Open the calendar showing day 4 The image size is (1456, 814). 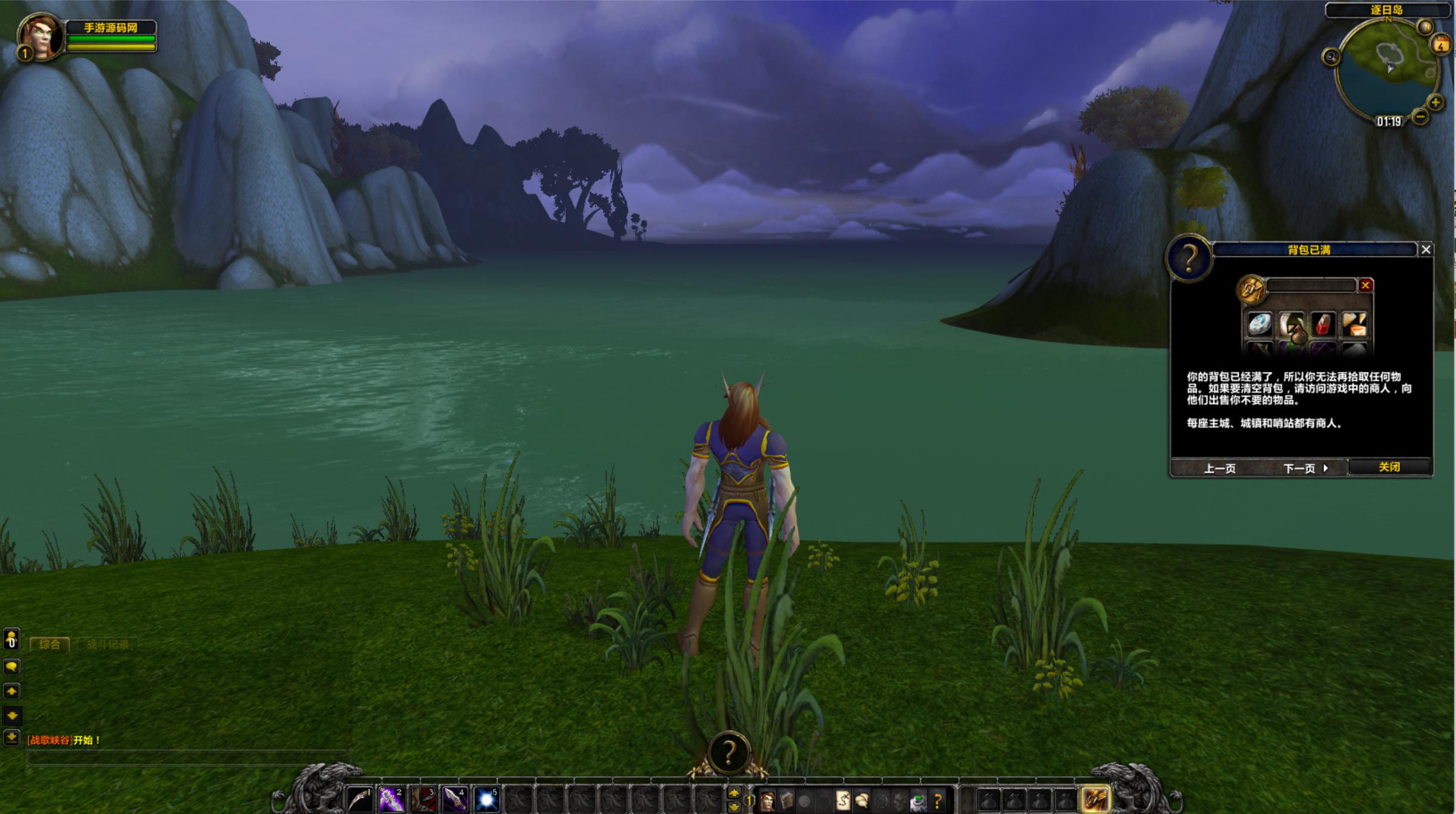(x=1441, y=45)
